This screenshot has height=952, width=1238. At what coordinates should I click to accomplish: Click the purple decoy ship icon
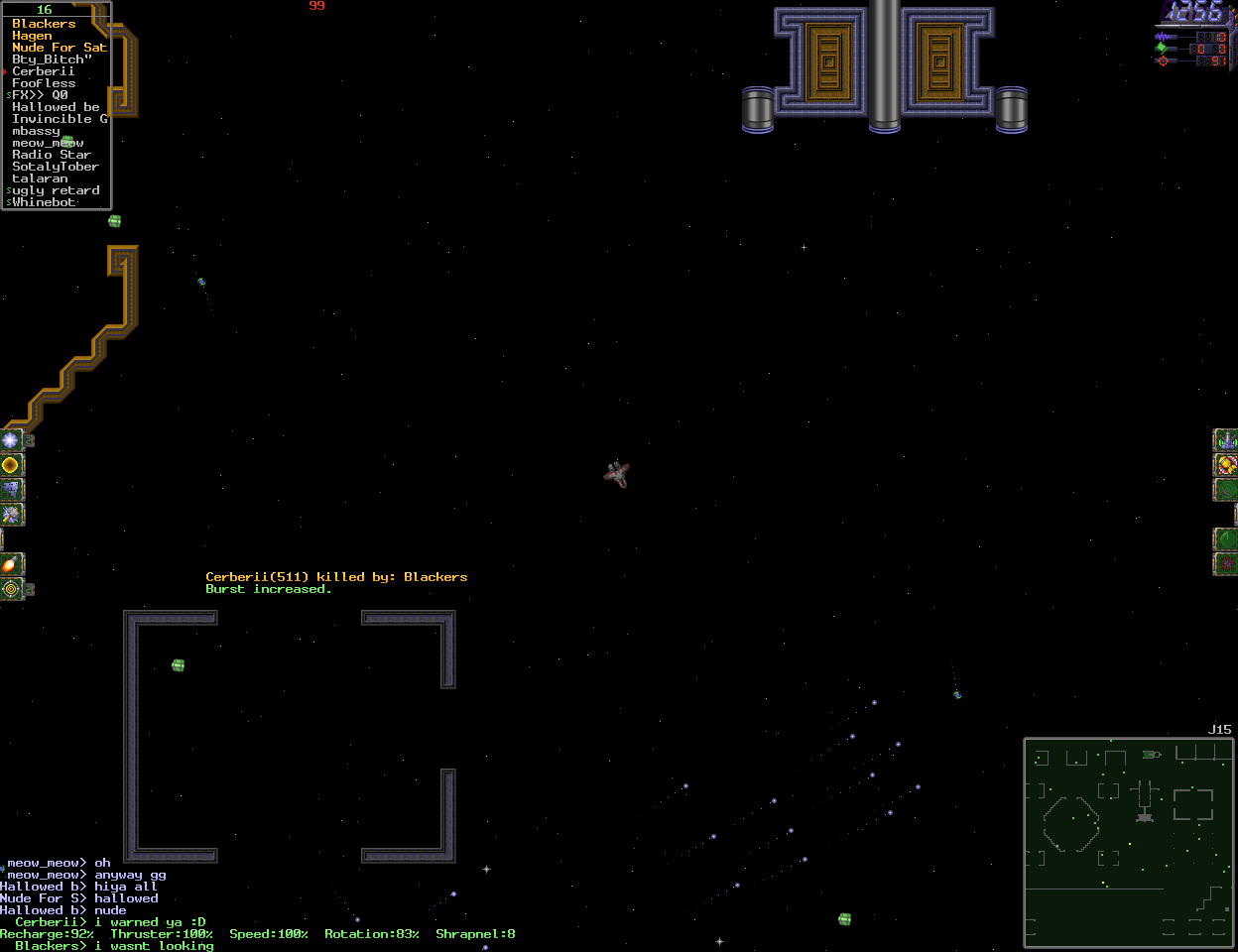[x=11, y=489]
